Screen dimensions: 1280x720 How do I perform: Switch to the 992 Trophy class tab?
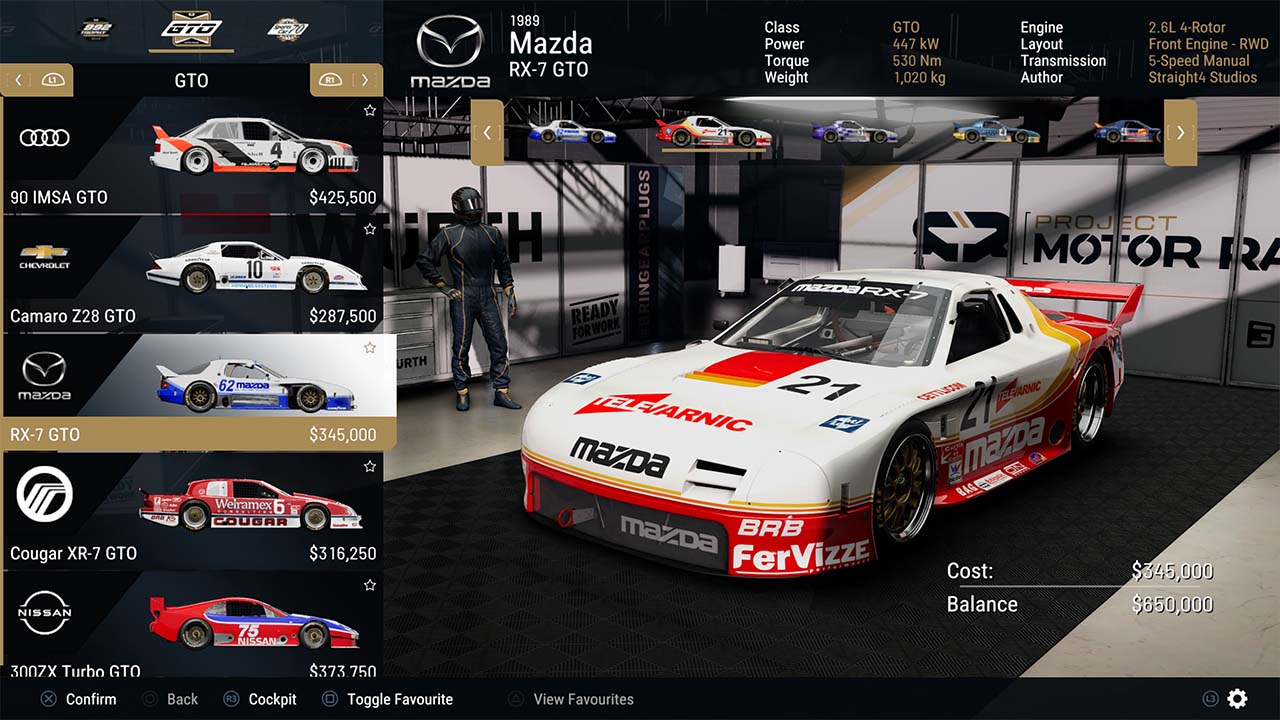(x=97, y=28)
